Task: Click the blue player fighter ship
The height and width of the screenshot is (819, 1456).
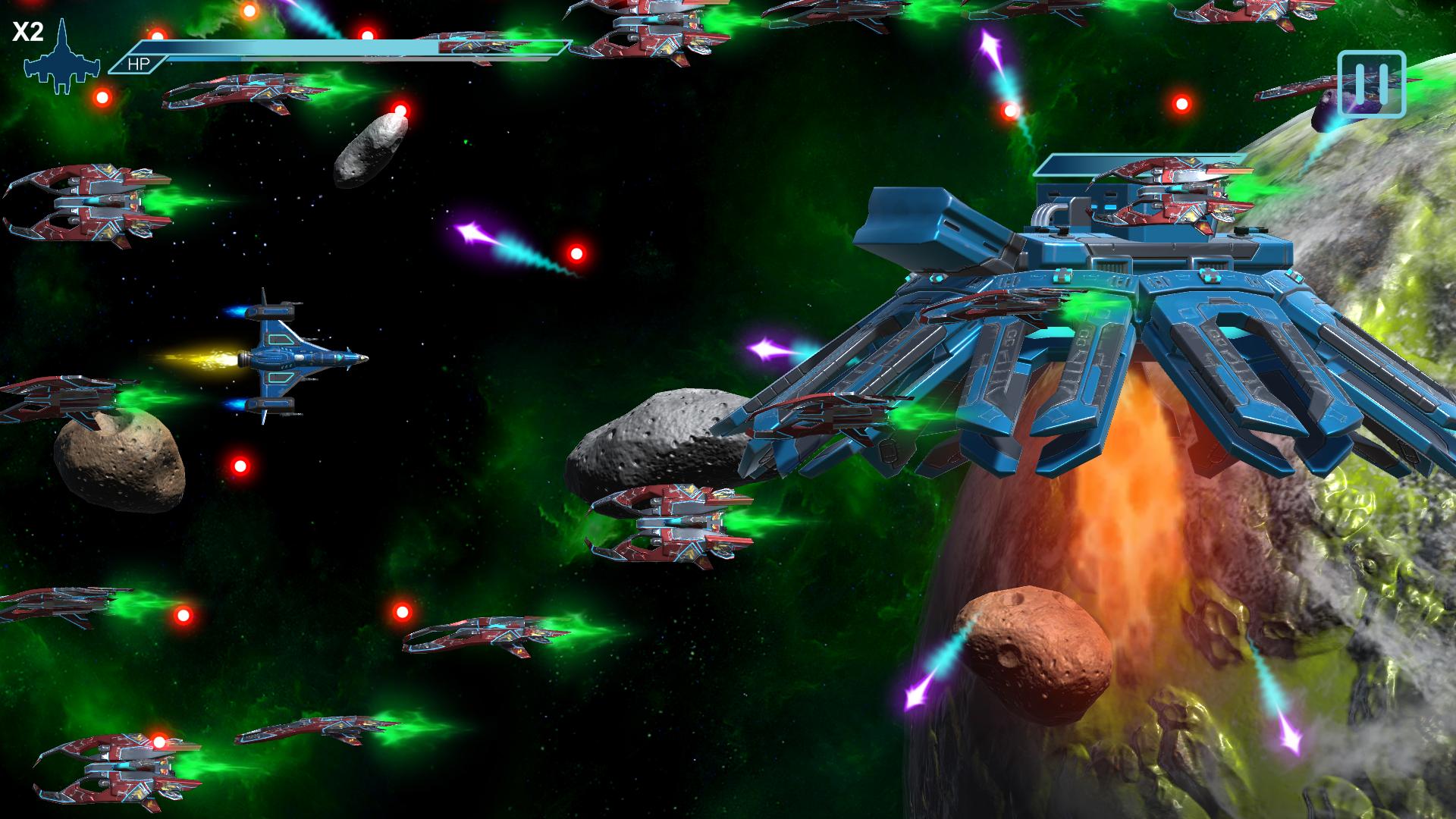Action: 296,356
